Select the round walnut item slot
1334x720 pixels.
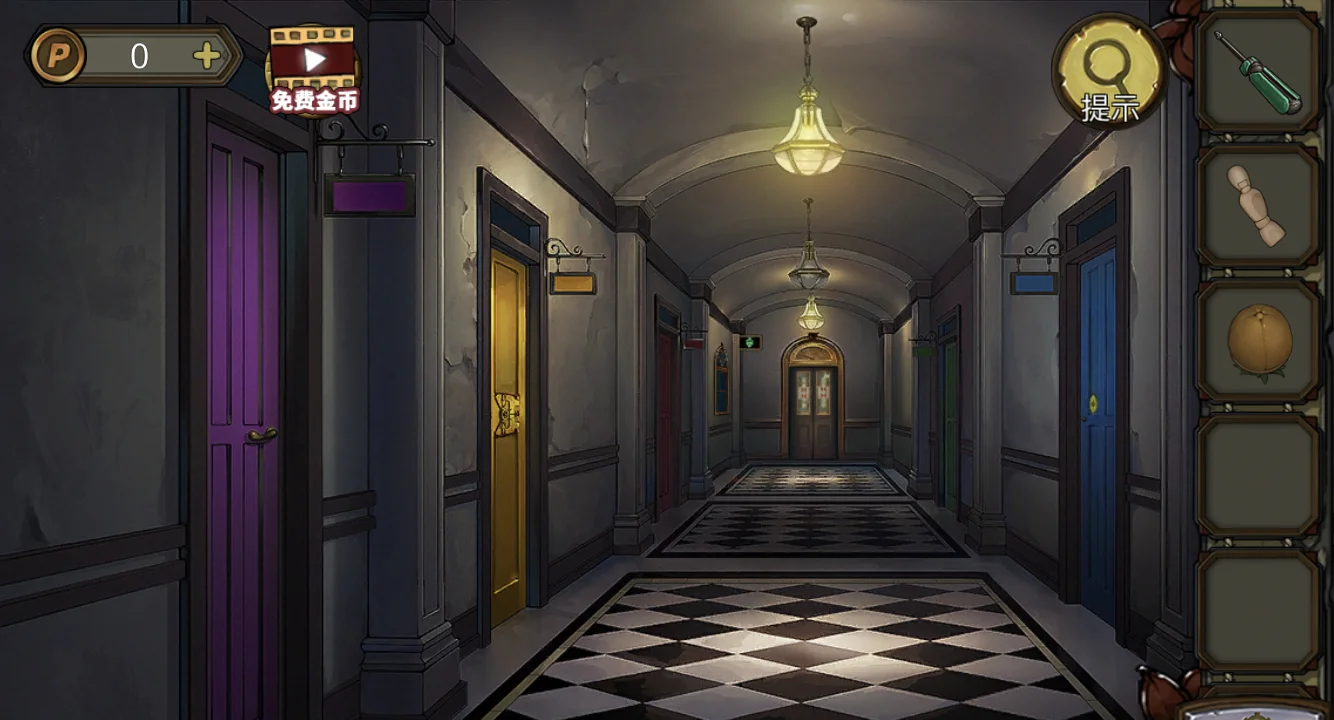(1257, 341)
